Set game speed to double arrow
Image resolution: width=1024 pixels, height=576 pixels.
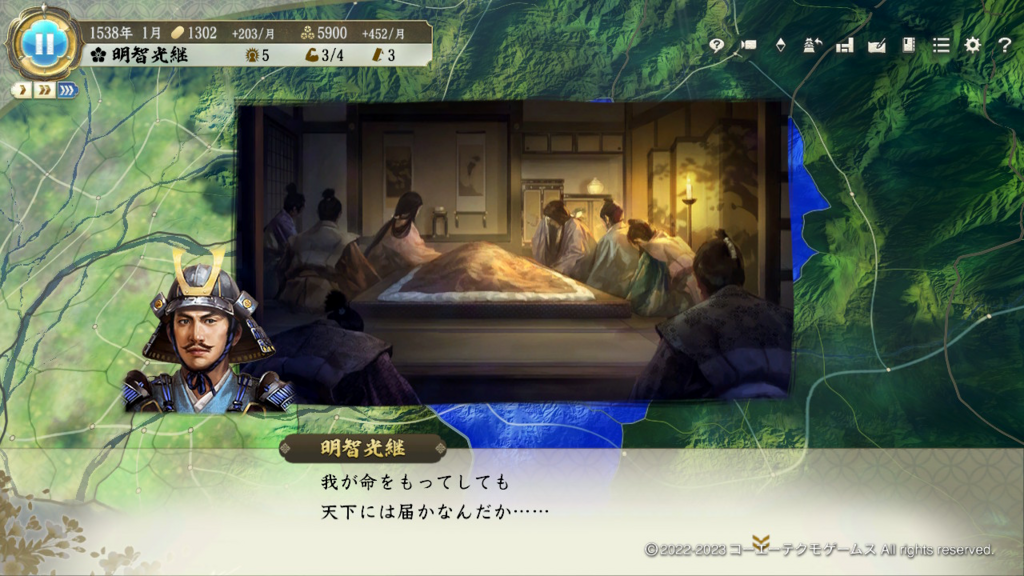click(45, 90)
